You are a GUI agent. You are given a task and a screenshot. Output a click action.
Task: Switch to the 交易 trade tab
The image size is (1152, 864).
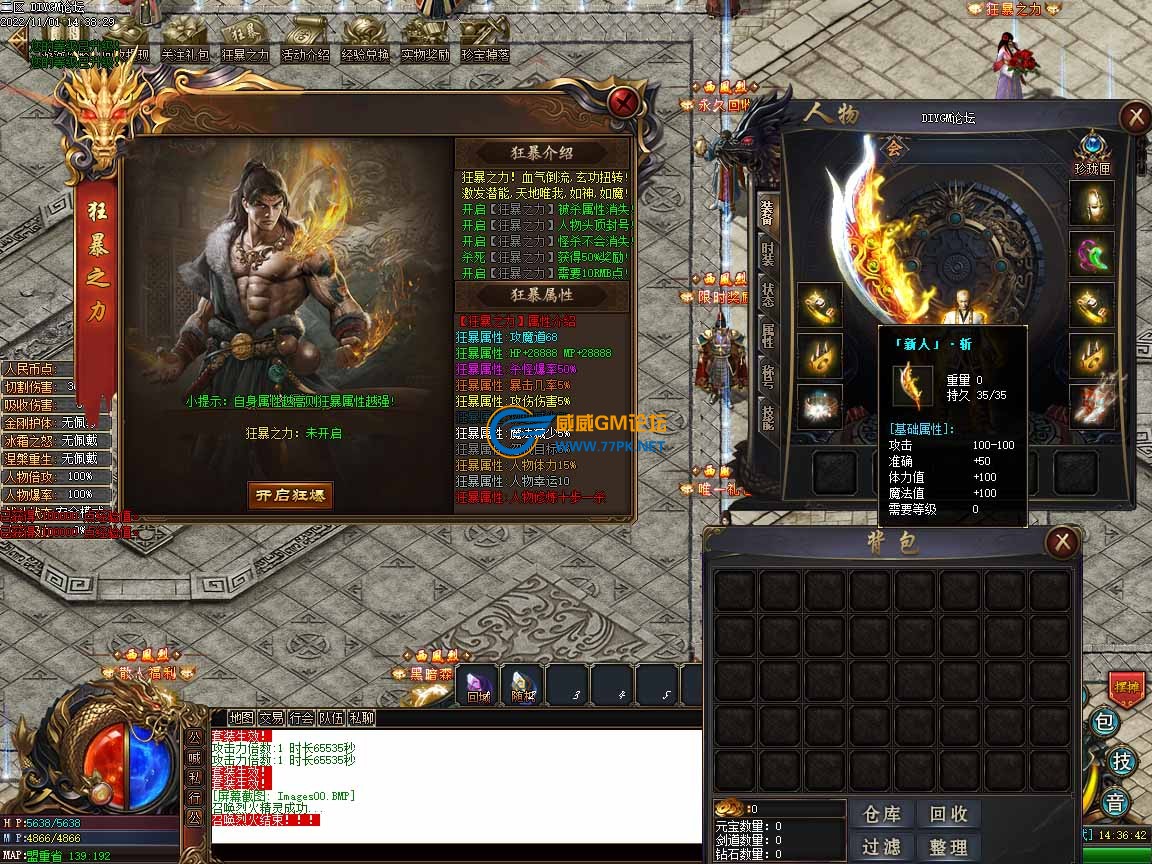(271, 718)
